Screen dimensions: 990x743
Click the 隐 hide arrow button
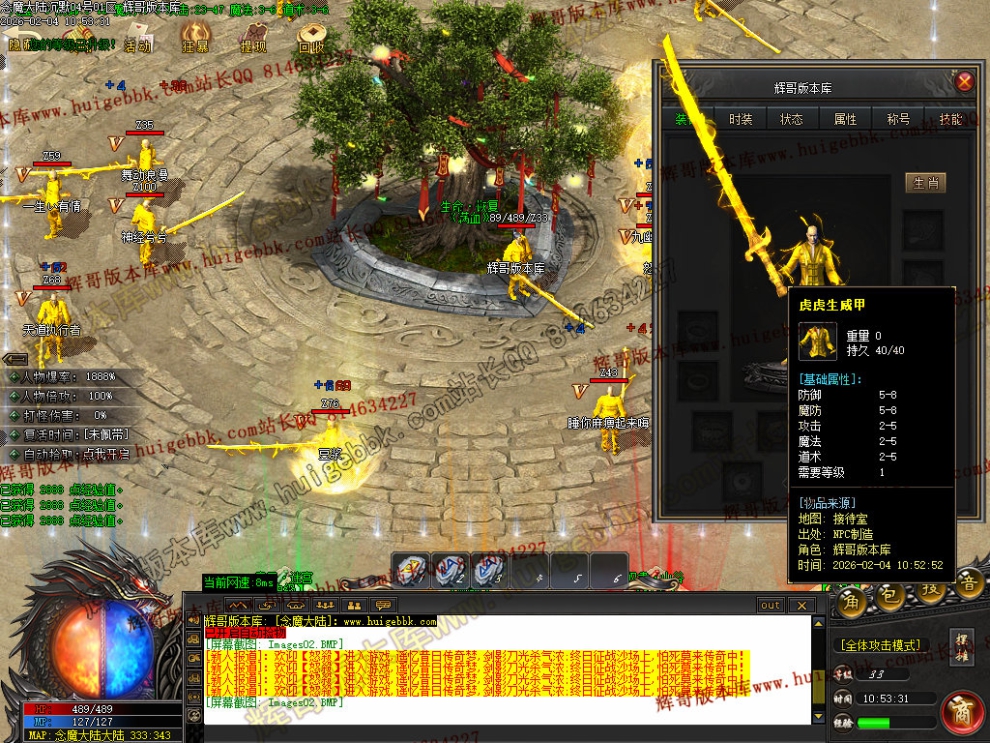click(x=19, y=44)
